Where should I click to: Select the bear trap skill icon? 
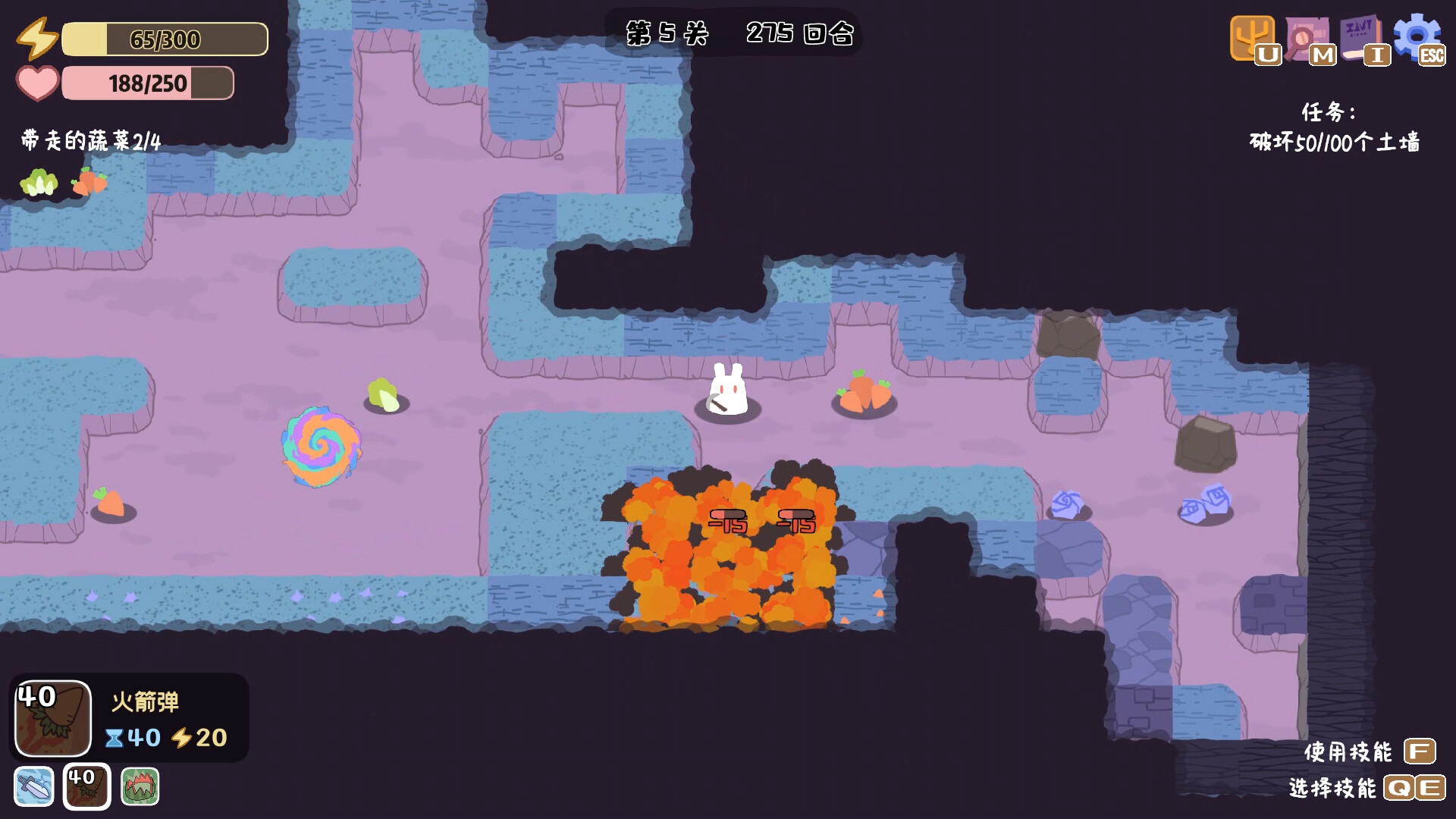click(140, 786)
